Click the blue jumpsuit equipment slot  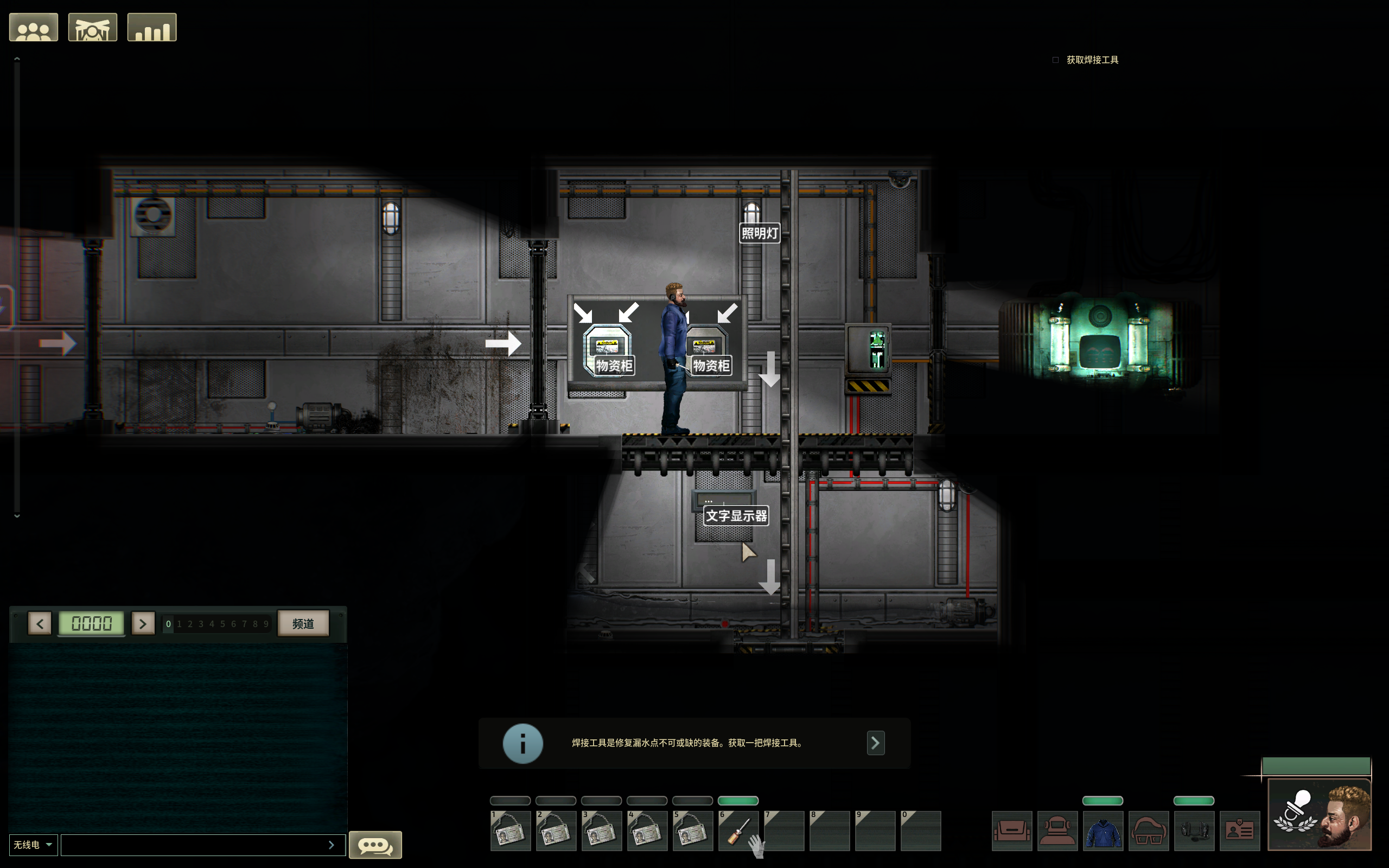point(1103,831)
